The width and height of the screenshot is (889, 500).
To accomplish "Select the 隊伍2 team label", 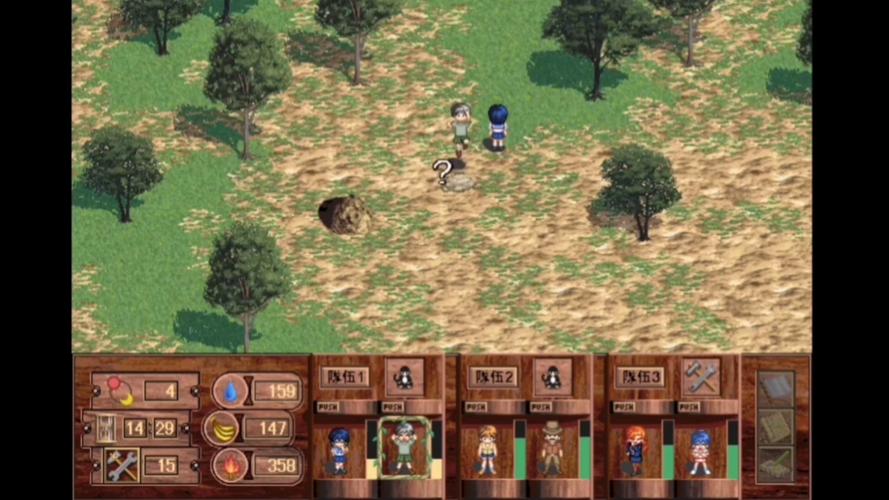I will point(492,377).
